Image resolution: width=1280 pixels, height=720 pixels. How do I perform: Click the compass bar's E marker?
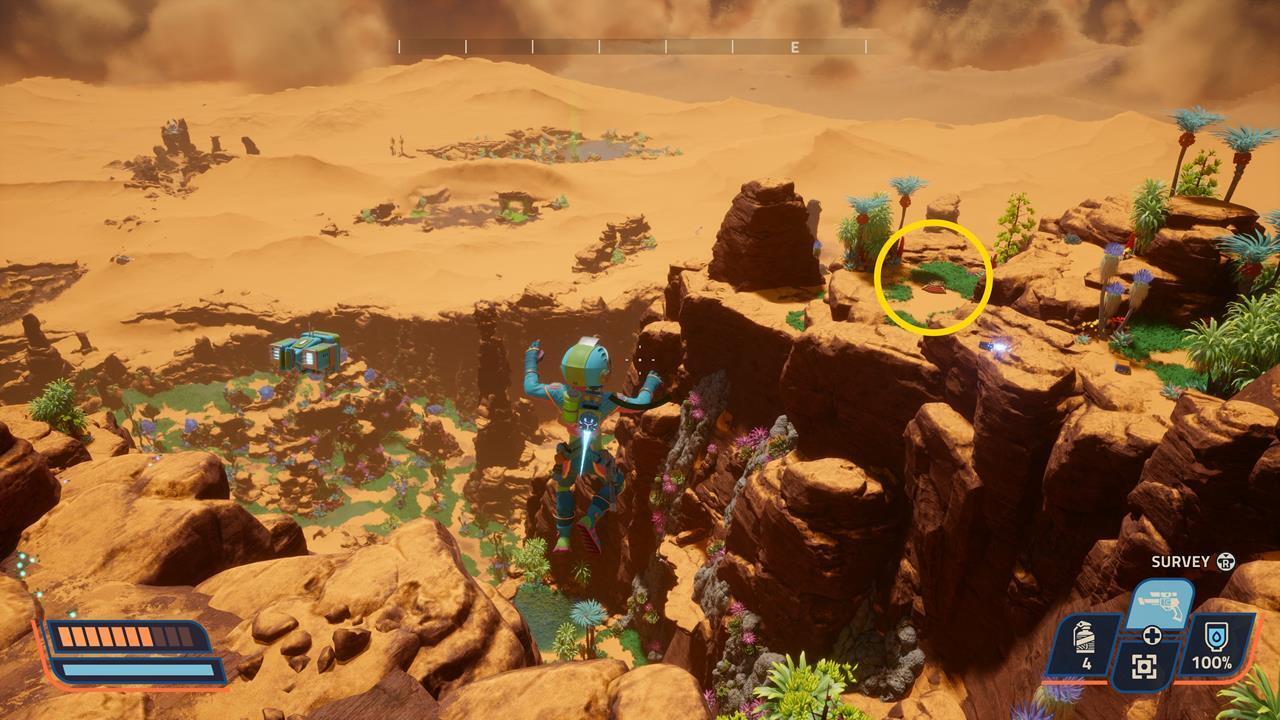(795, 47)
